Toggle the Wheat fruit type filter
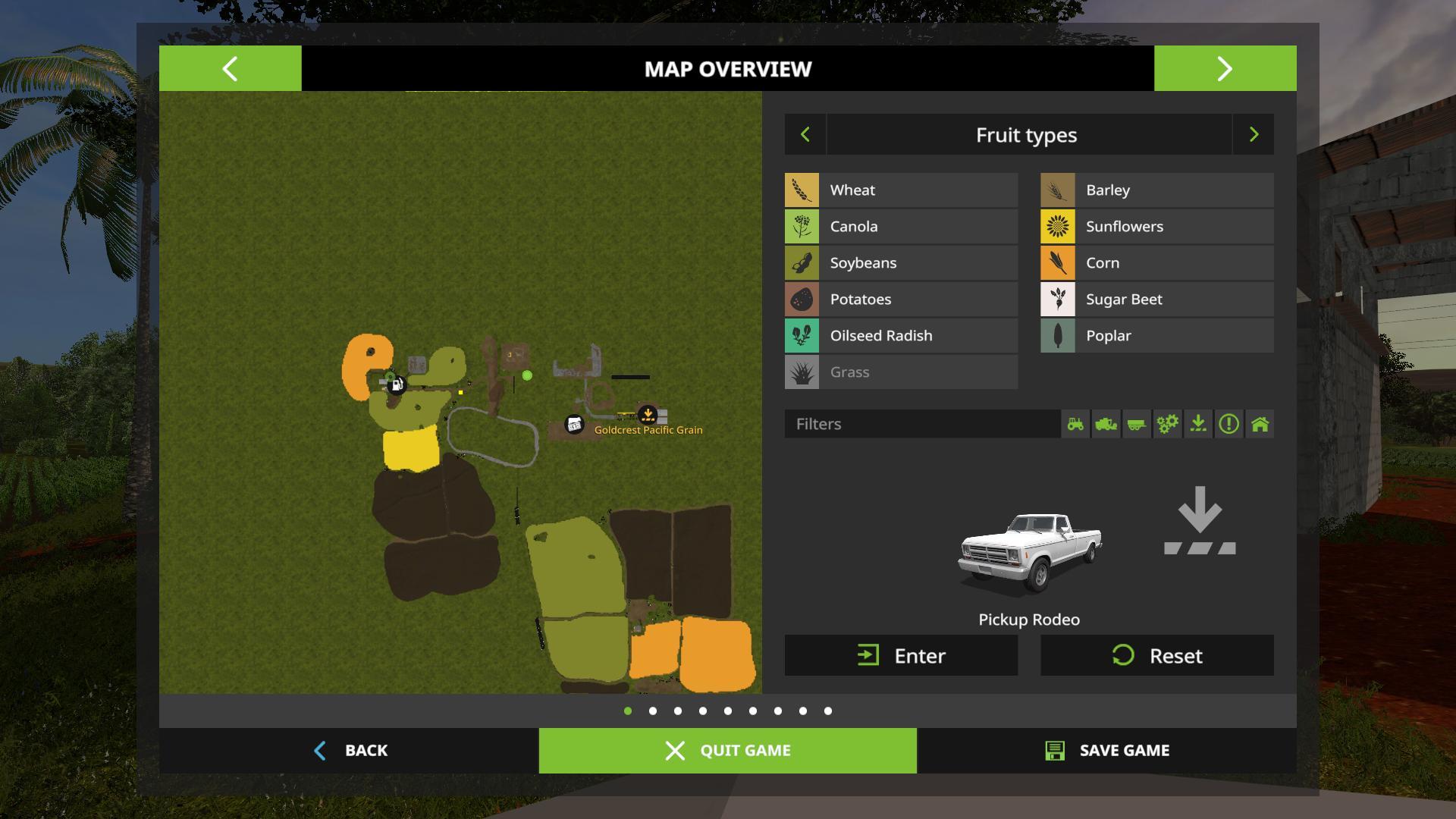1456x819 pixels. point(901,190)
